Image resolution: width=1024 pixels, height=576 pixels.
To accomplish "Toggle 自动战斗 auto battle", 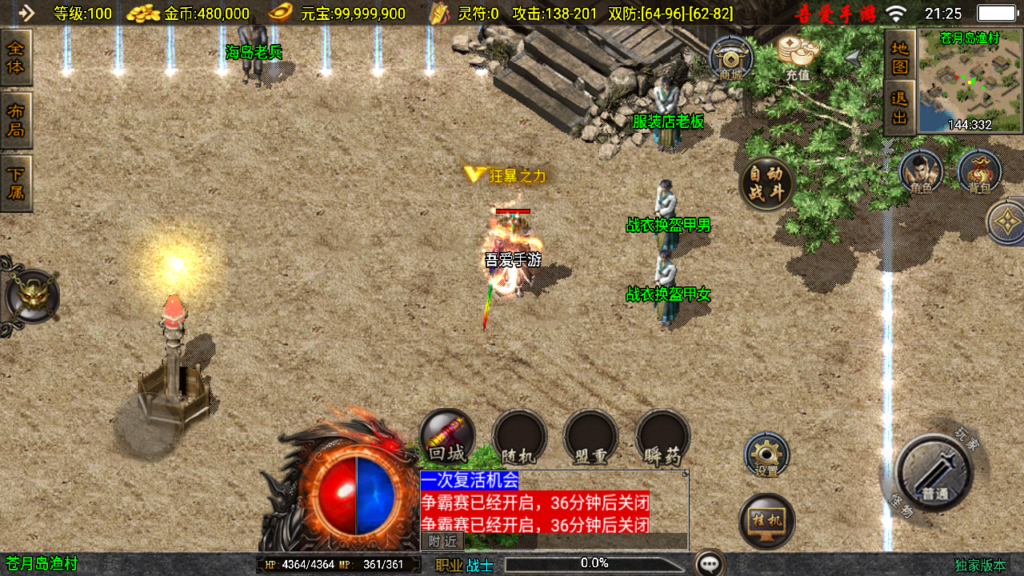I will coord(767,184).
